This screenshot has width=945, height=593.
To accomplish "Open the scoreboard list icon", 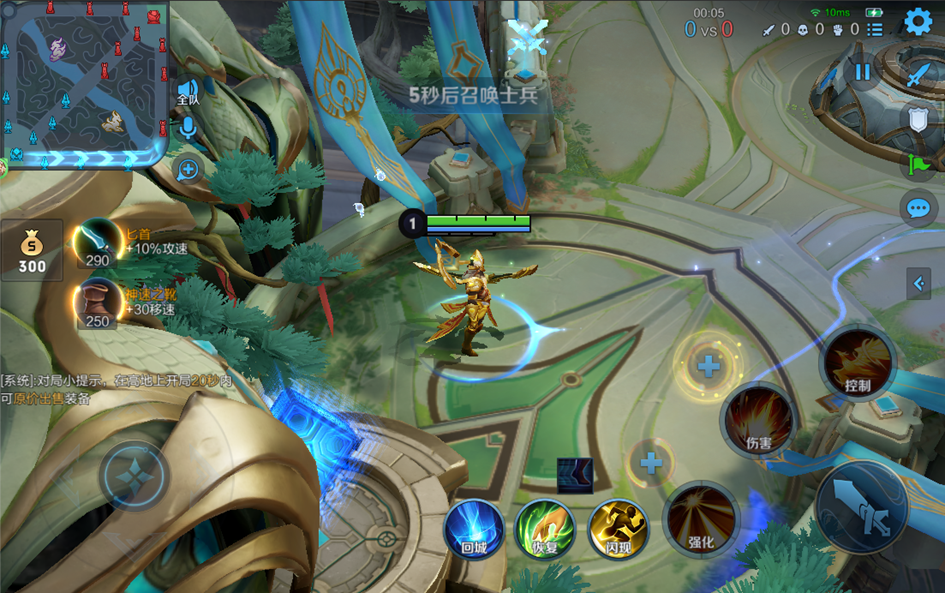I will click(x=875, y=30).
